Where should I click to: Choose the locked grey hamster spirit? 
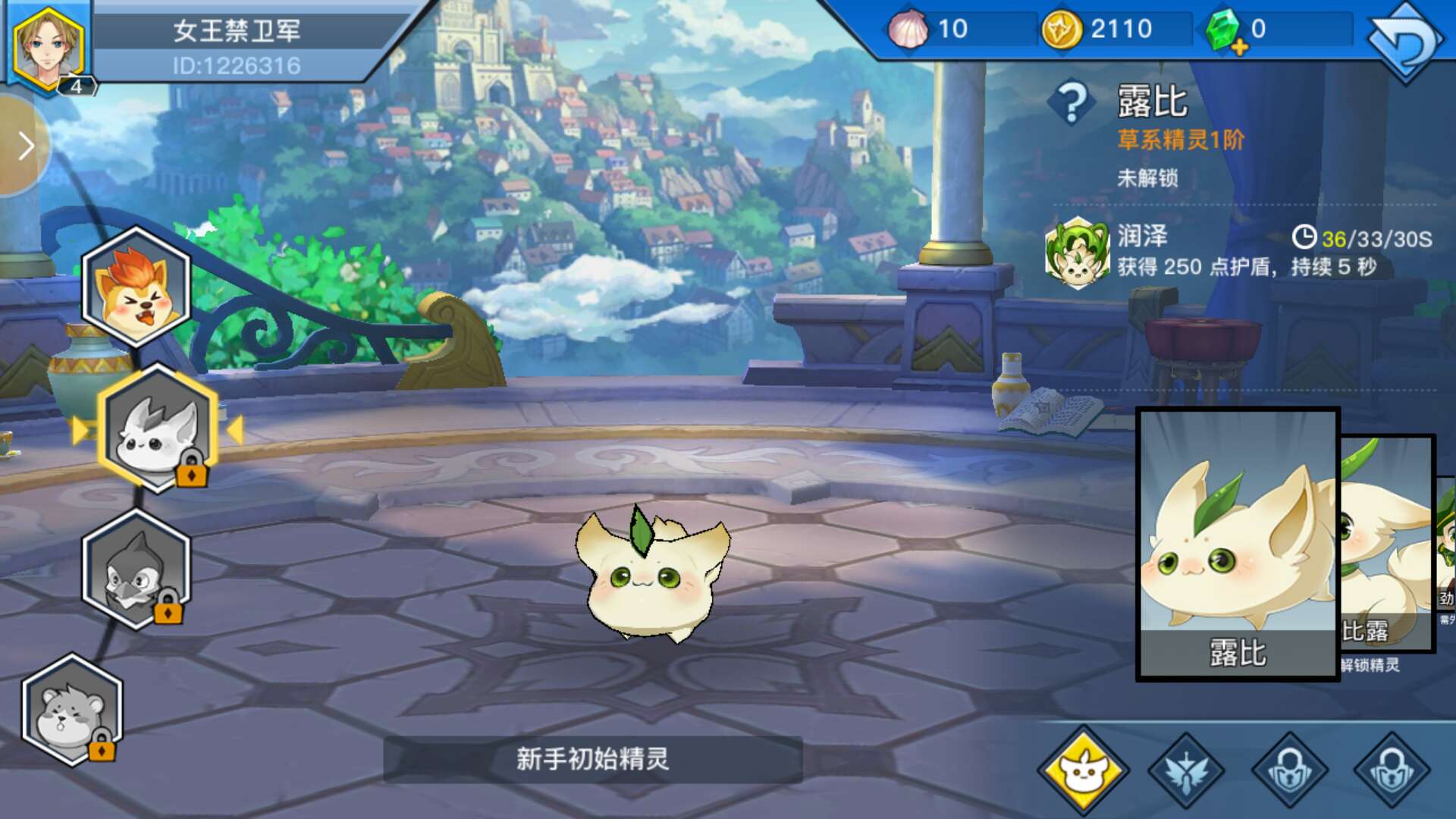pos(72,711)
